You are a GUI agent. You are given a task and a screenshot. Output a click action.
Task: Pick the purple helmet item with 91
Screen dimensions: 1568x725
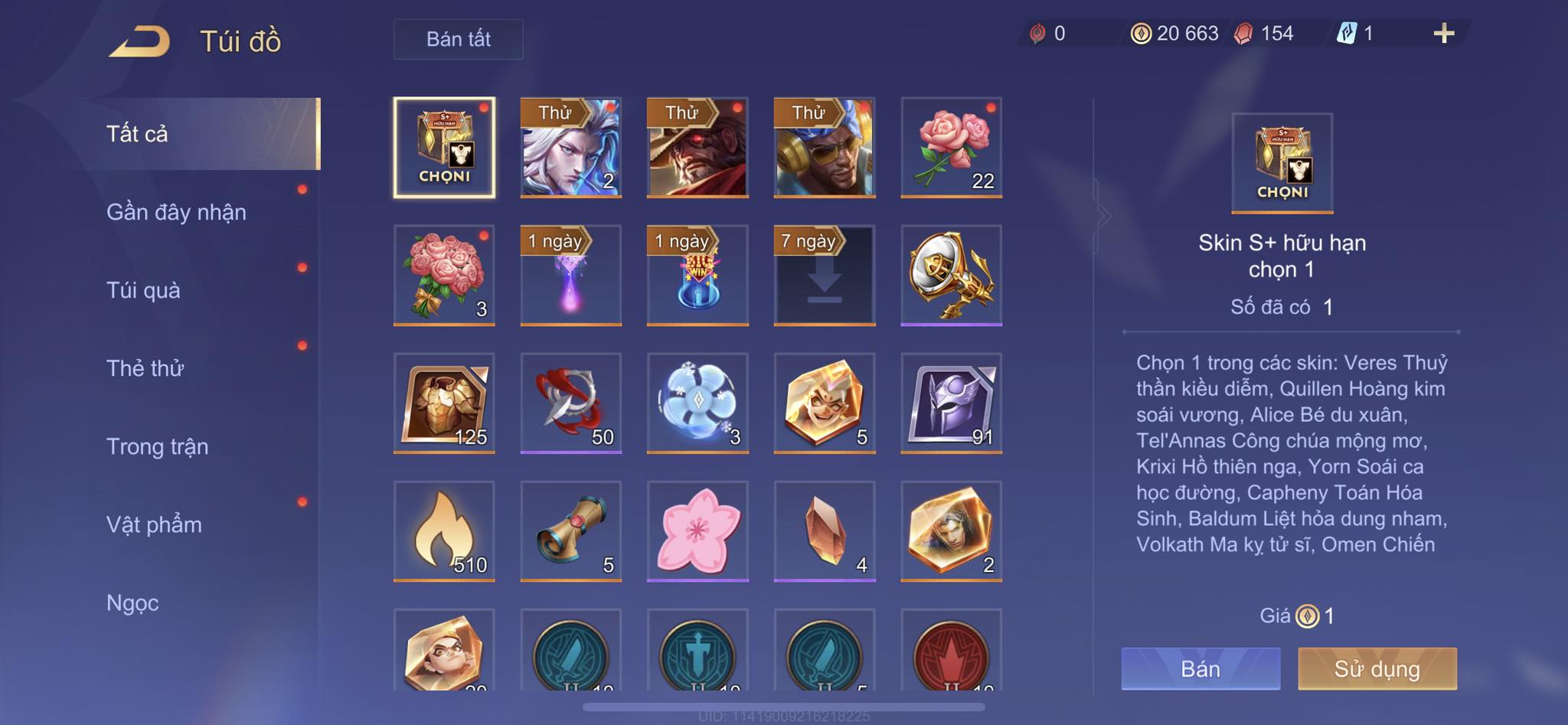tap(951, 403)
